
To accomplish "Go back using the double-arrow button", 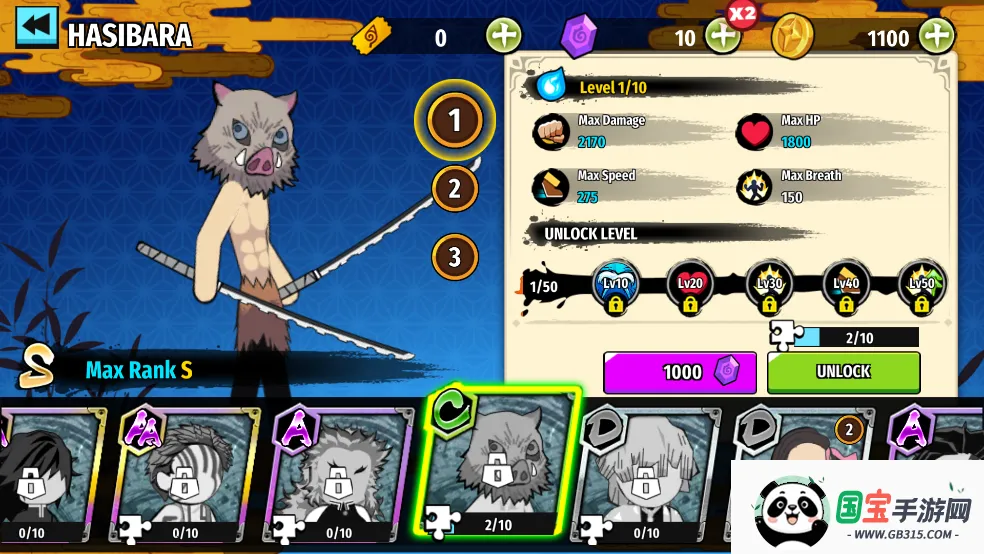I will 37,28.
